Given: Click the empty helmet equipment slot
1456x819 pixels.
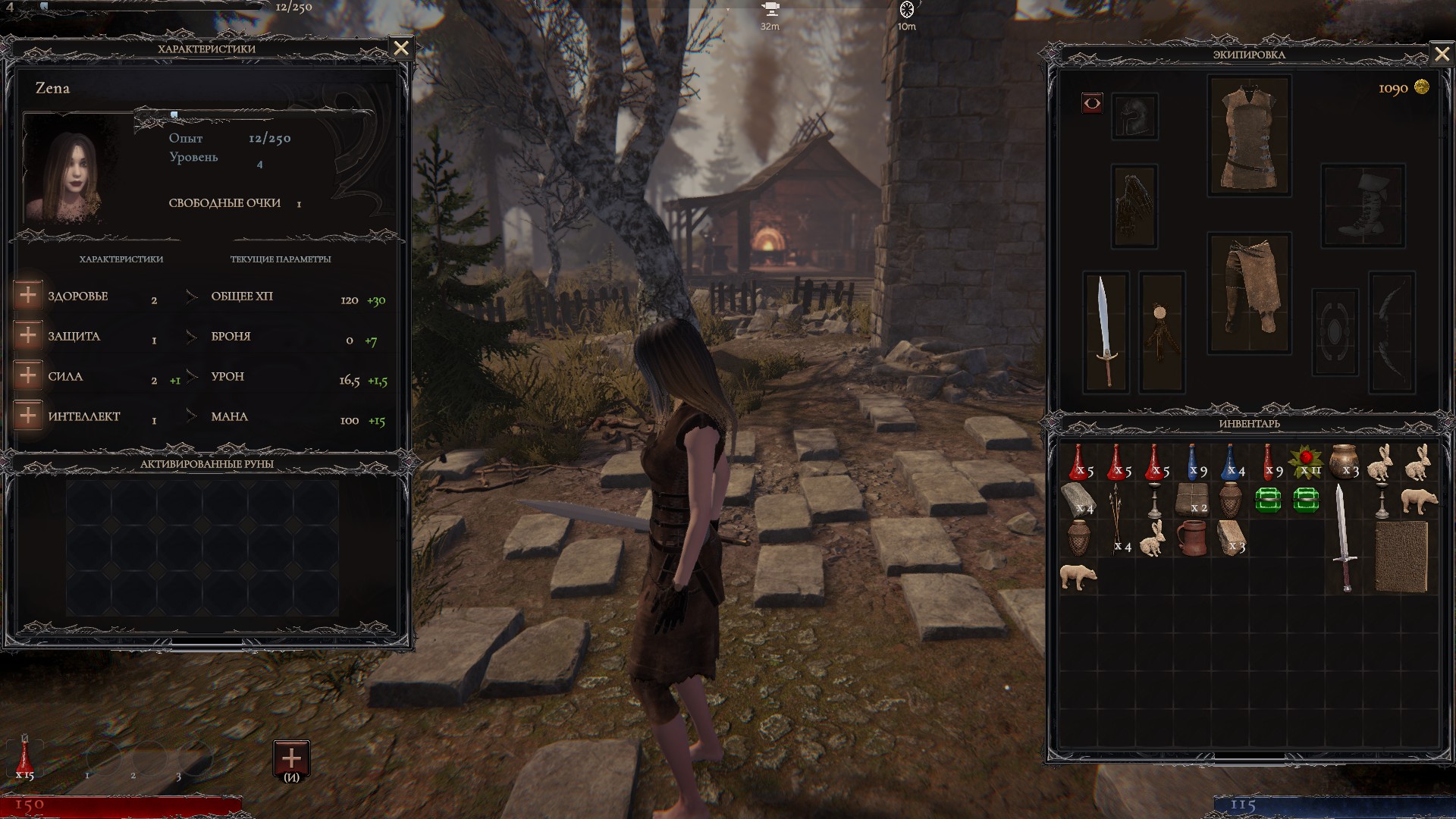Looking at the screenshot, I should tap(1134, 116).
